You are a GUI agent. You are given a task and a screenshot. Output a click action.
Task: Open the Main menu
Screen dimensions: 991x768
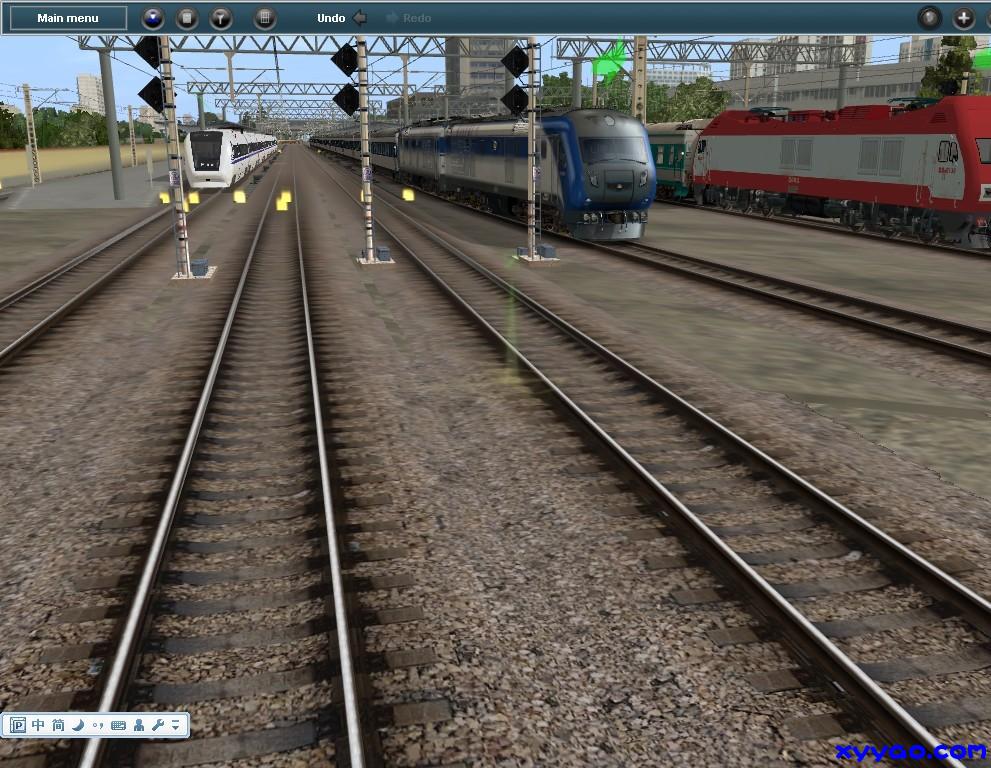(68, 18)
